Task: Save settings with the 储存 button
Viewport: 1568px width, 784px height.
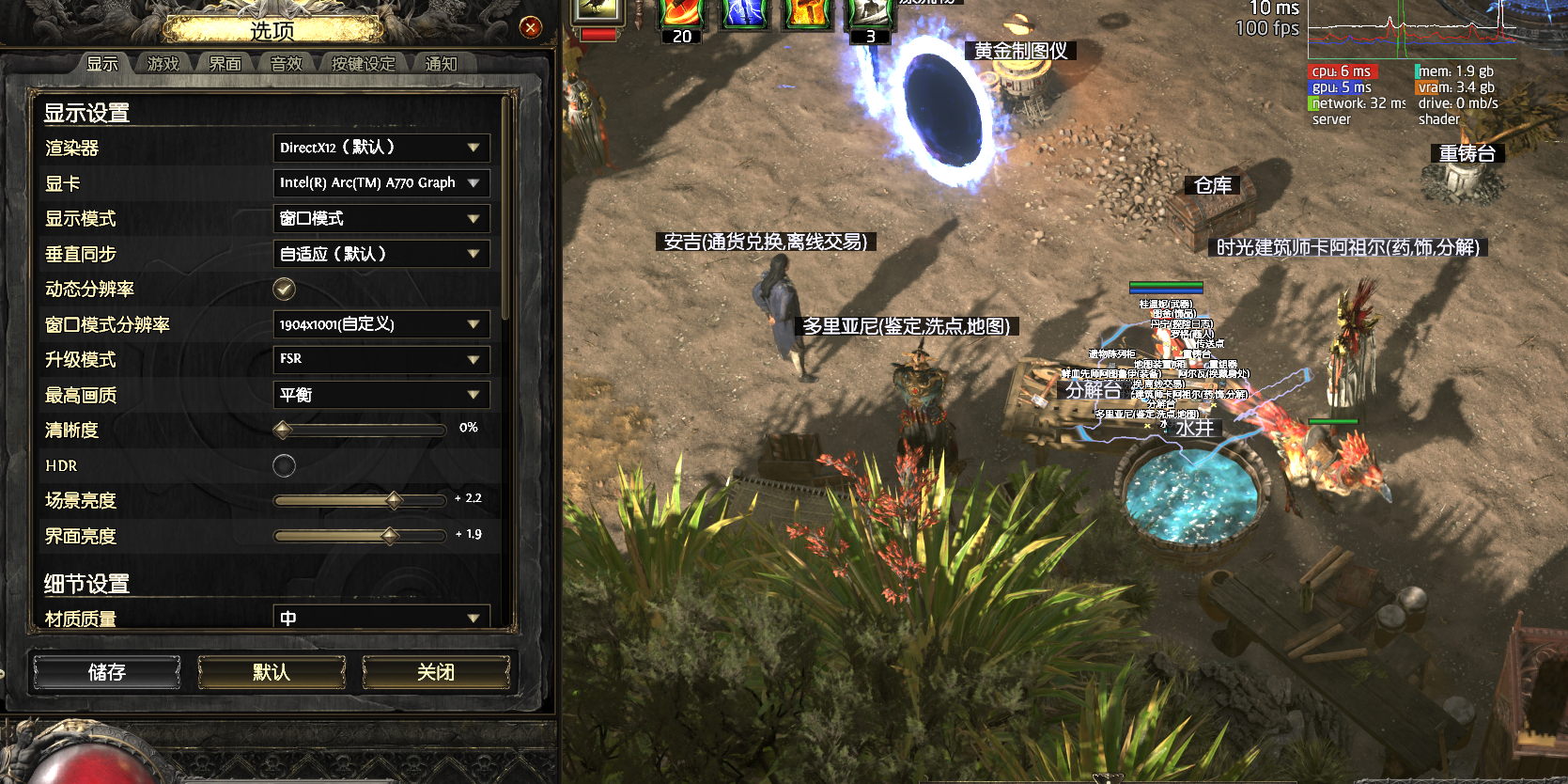Action: pyautogui.click(x=107, y=672)
